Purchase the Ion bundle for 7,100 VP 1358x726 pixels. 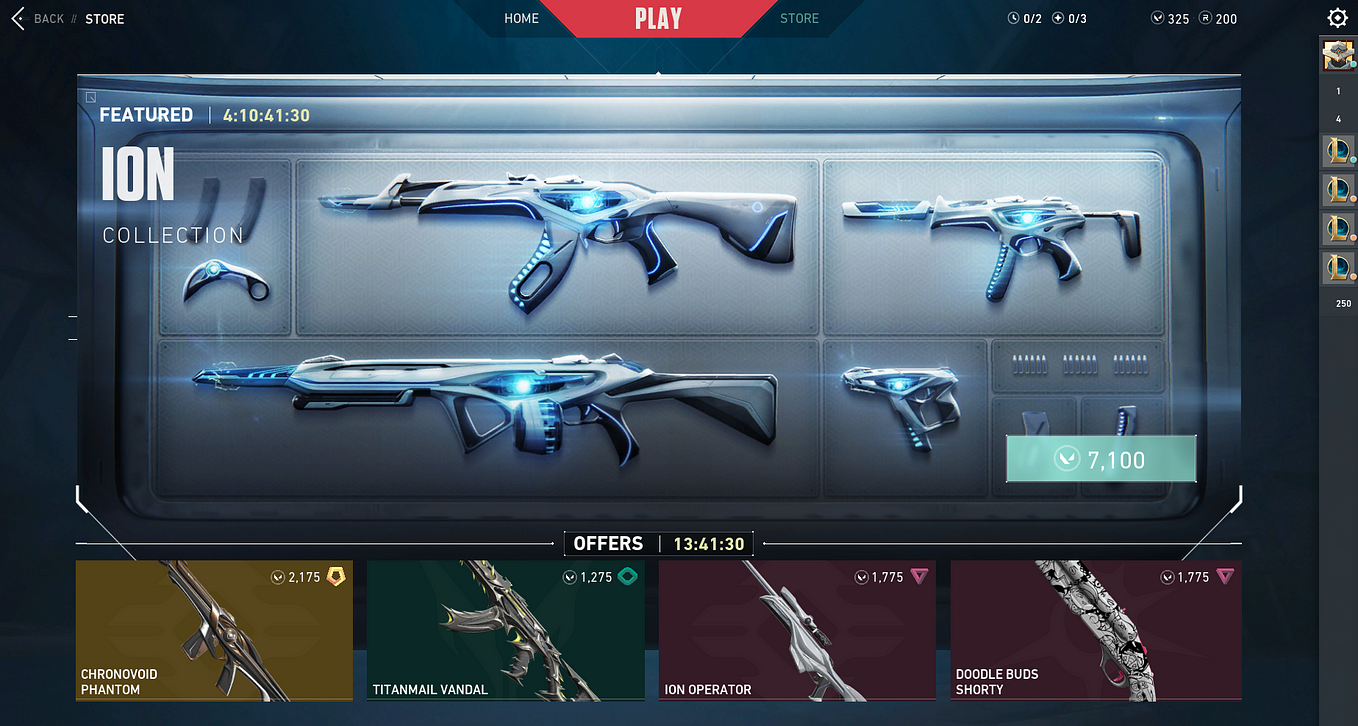pos(1100,458)
